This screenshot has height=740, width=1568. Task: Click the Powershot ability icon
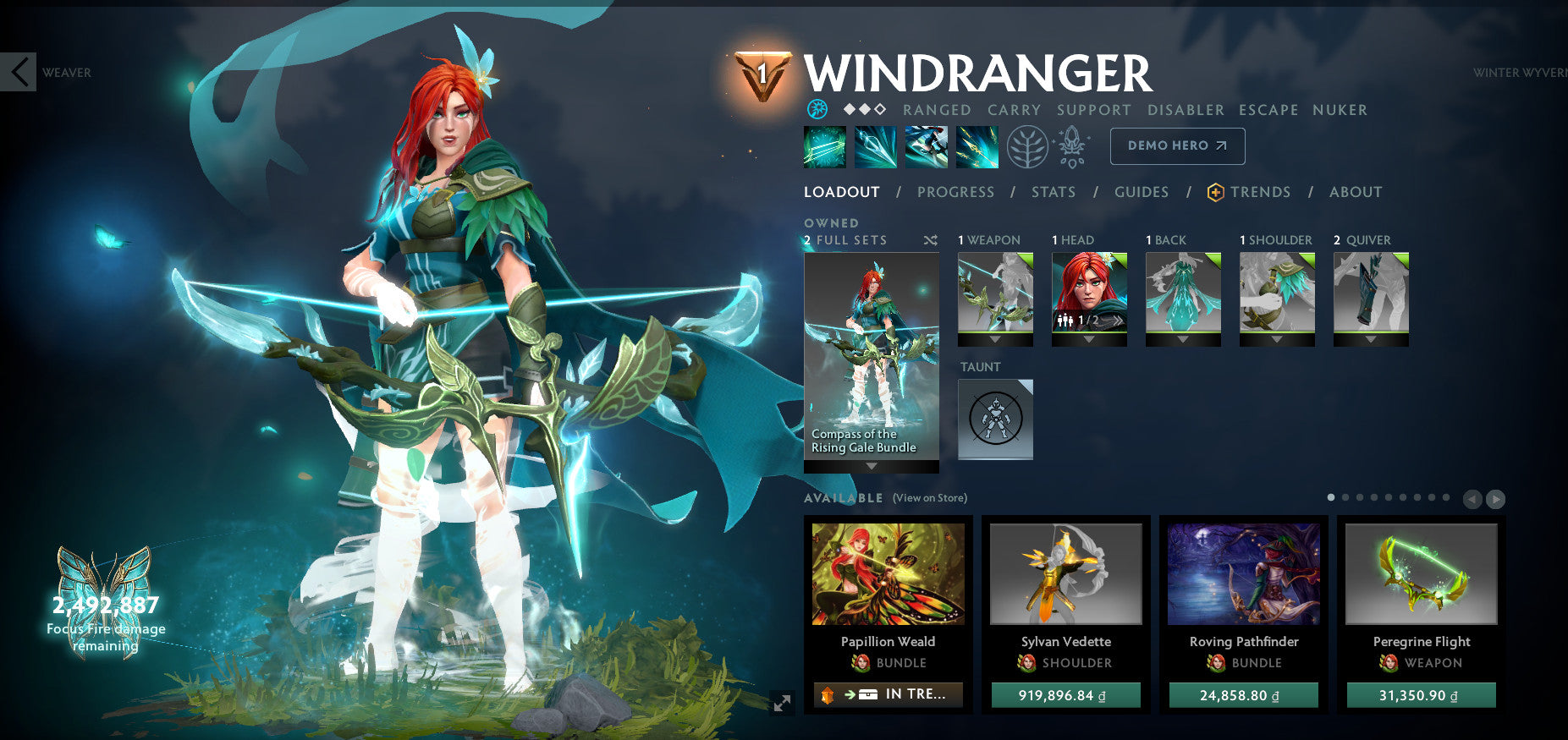coord(876,145)
